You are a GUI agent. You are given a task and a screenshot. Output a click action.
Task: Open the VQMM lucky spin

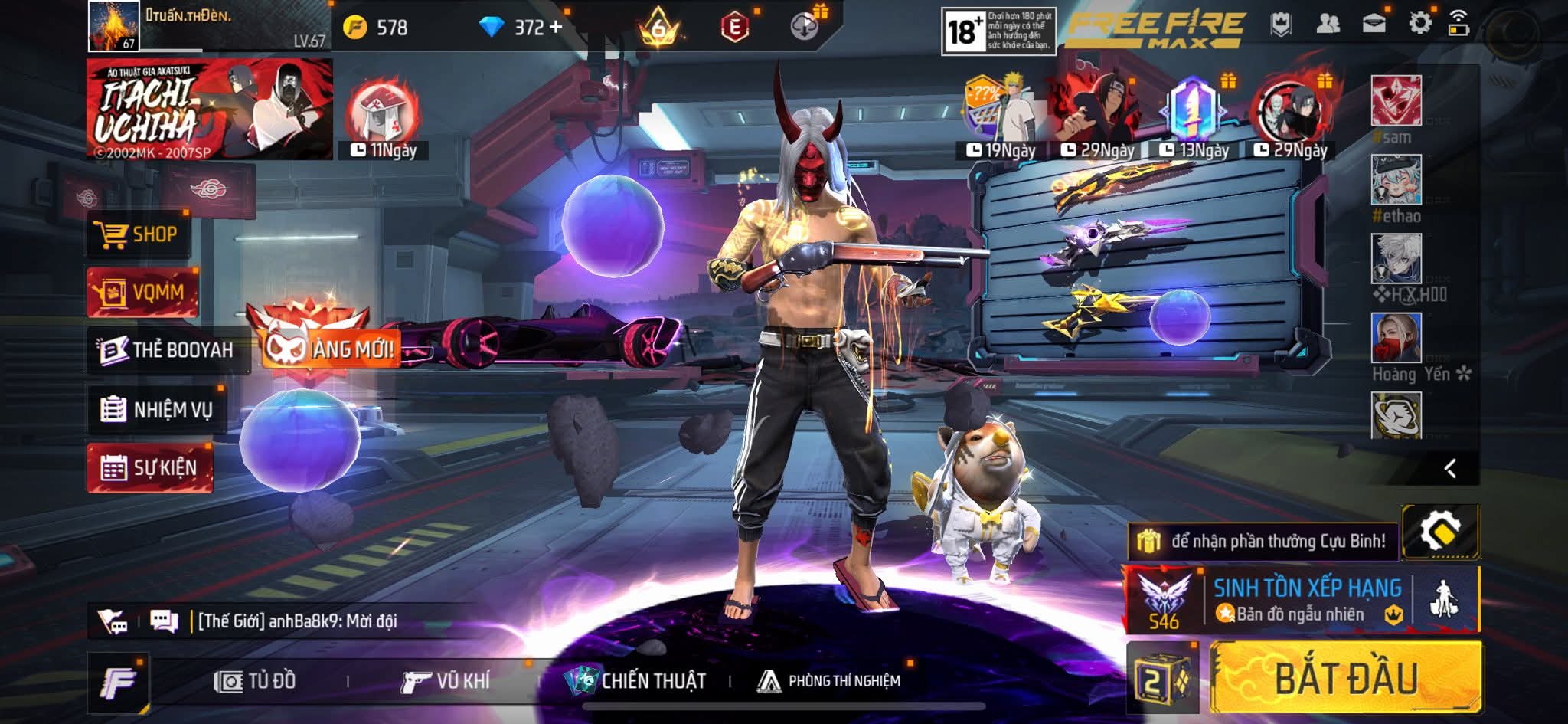(x=142, y=292)
